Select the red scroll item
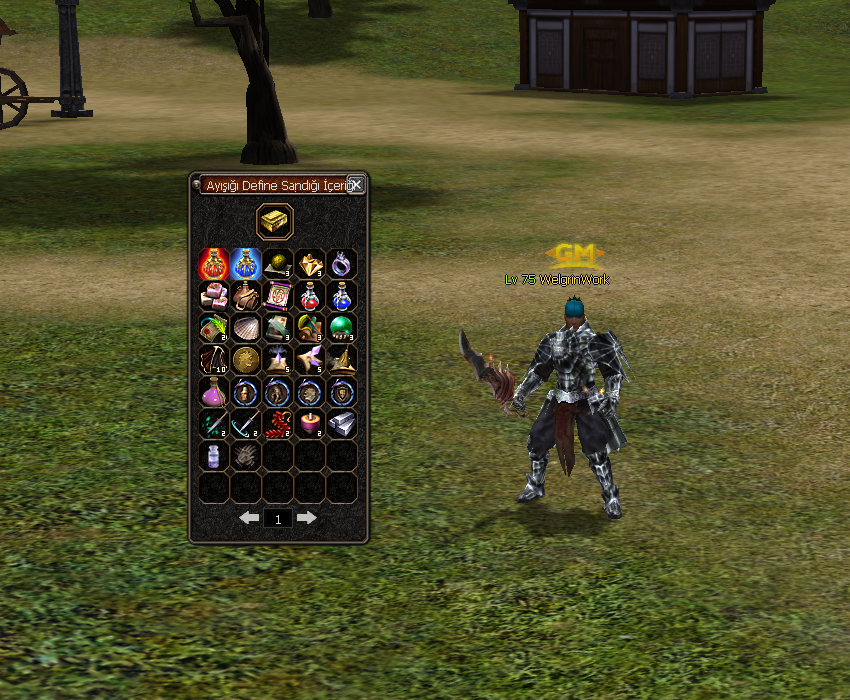Screen dimensions: 850x700 point(278,296)
